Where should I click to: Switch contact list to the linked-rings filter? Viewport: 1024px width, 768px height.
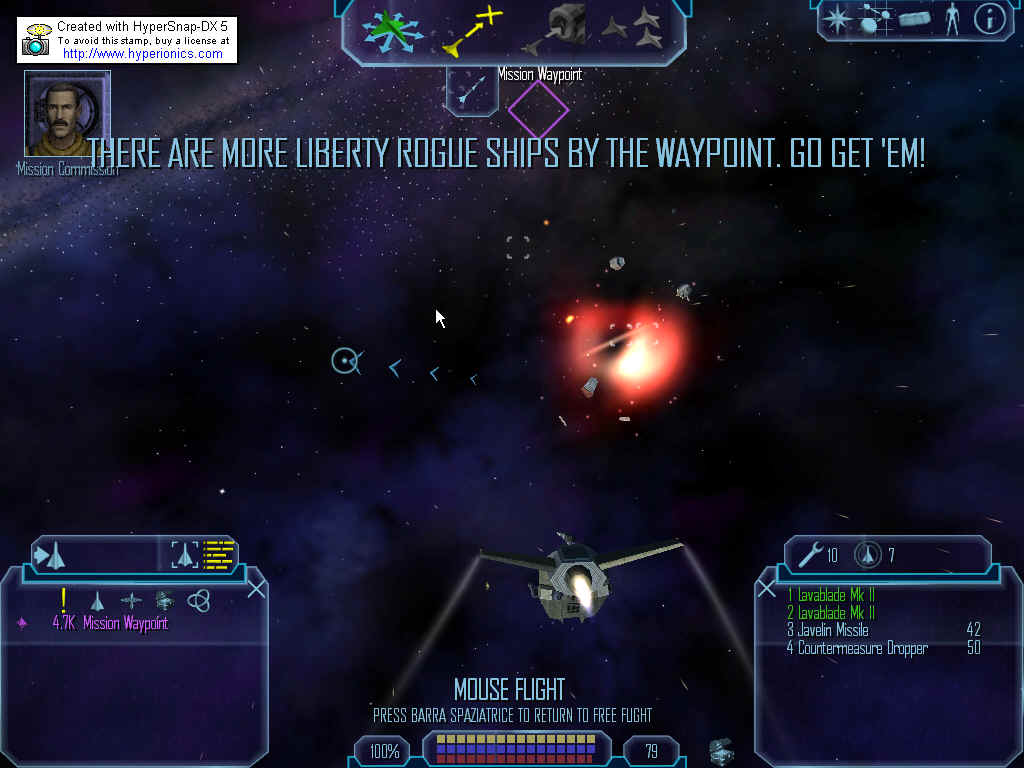click(199, 600)
